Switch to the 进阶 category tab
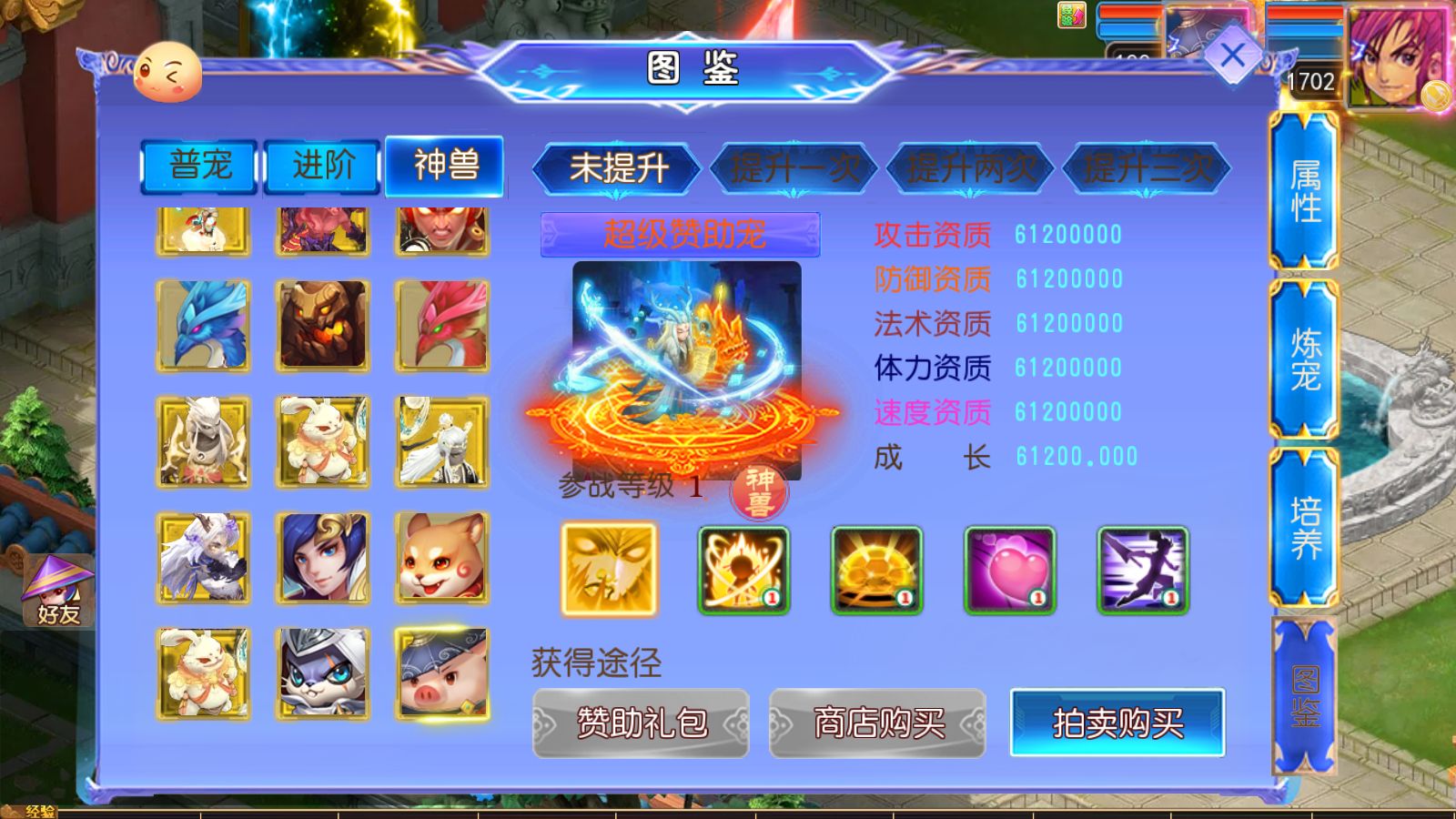The height and width of the screenshot is (819, 1456). [x=322, y=167]
